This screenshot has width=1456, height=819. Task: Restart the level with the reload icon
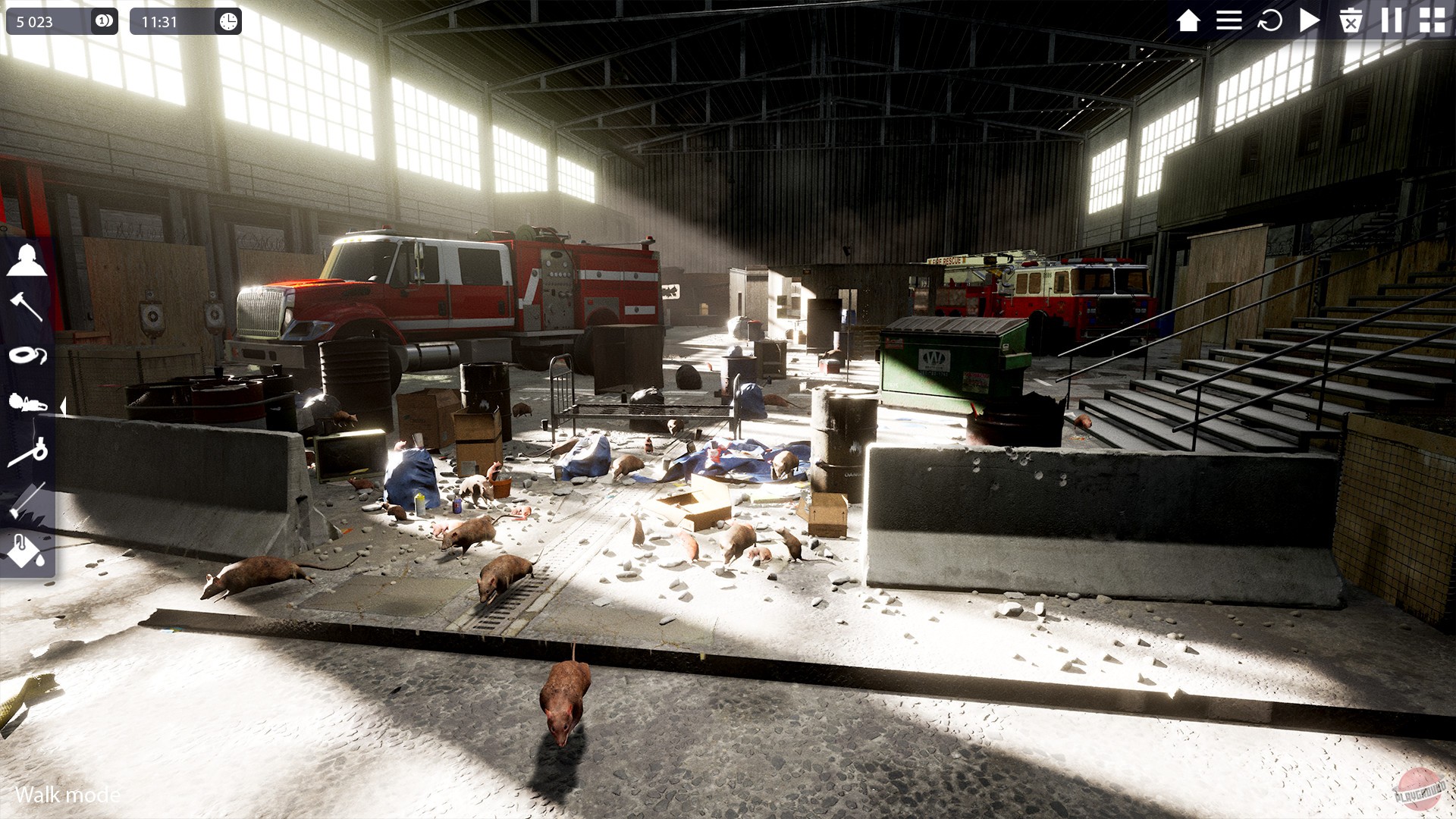(x=1269, y=20)
